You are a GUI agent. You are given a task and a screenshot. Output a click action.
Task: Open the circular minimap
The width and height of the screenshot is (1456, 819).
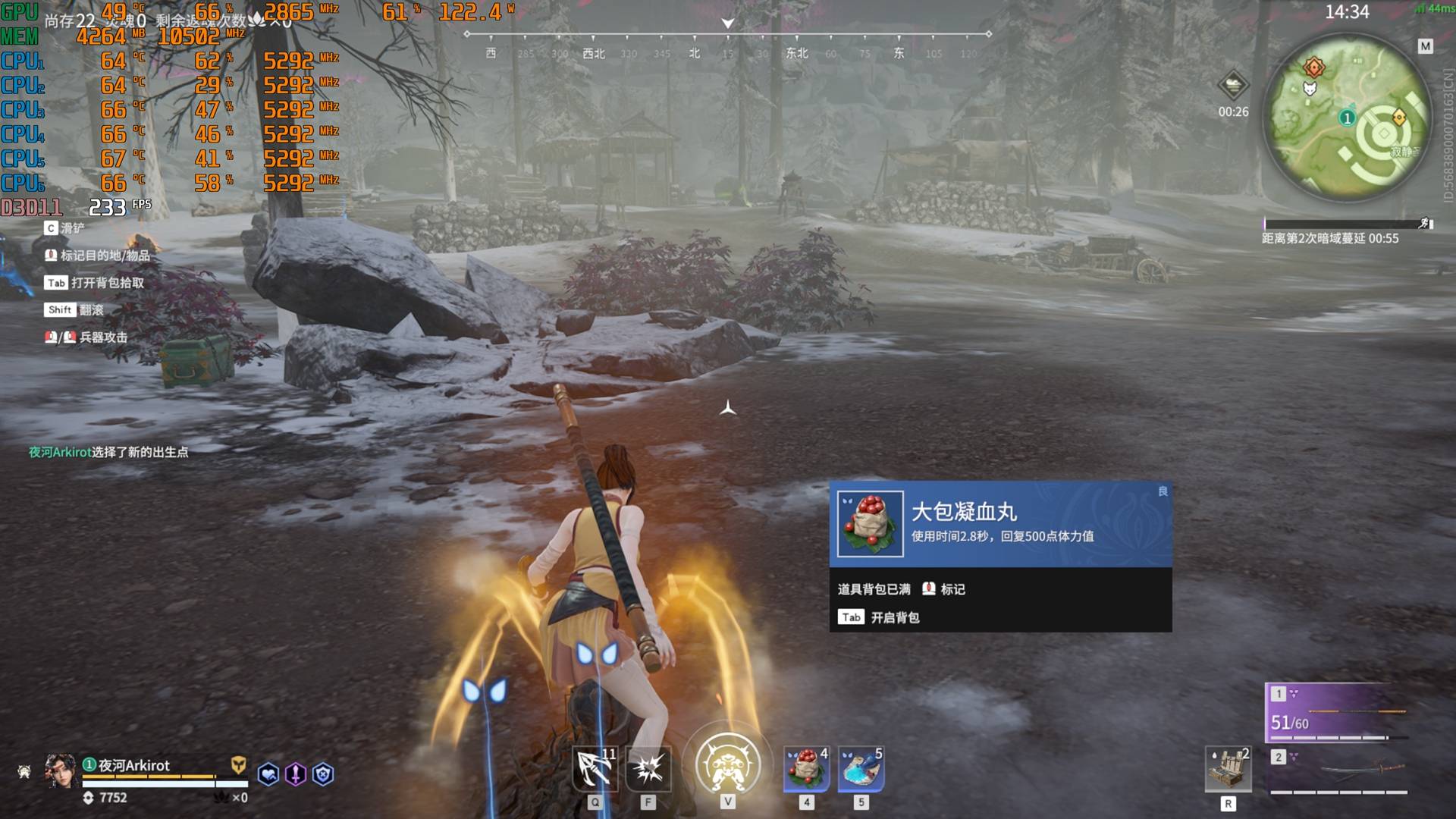(x=1347, y=119)
